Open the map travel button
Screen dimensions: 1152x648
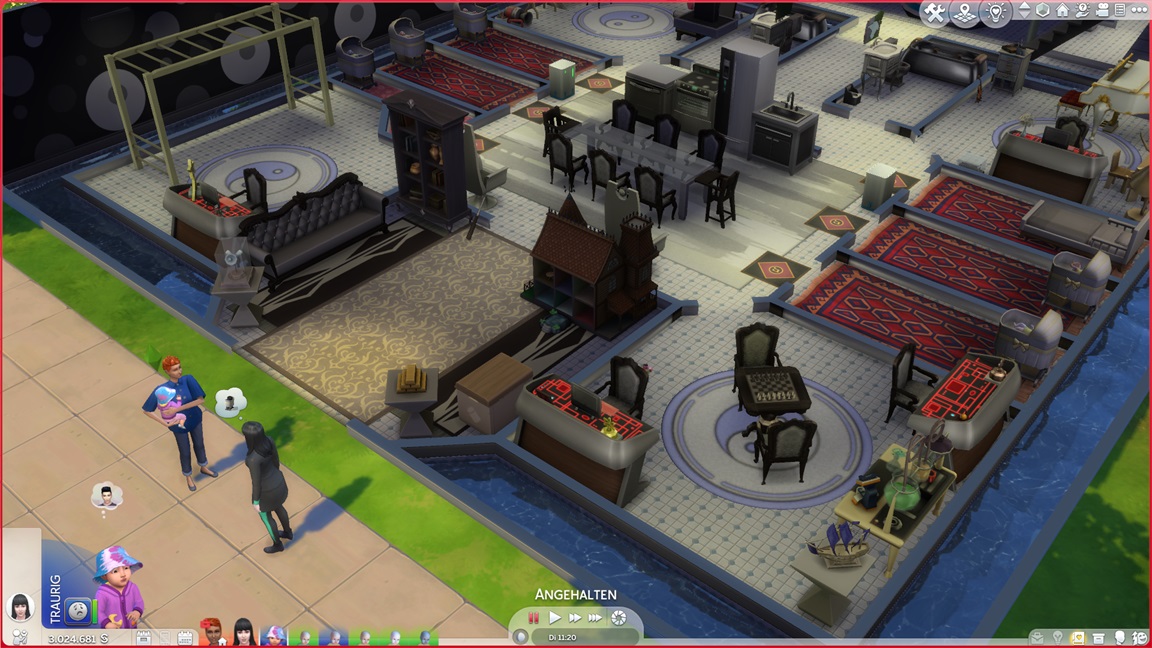965,13
